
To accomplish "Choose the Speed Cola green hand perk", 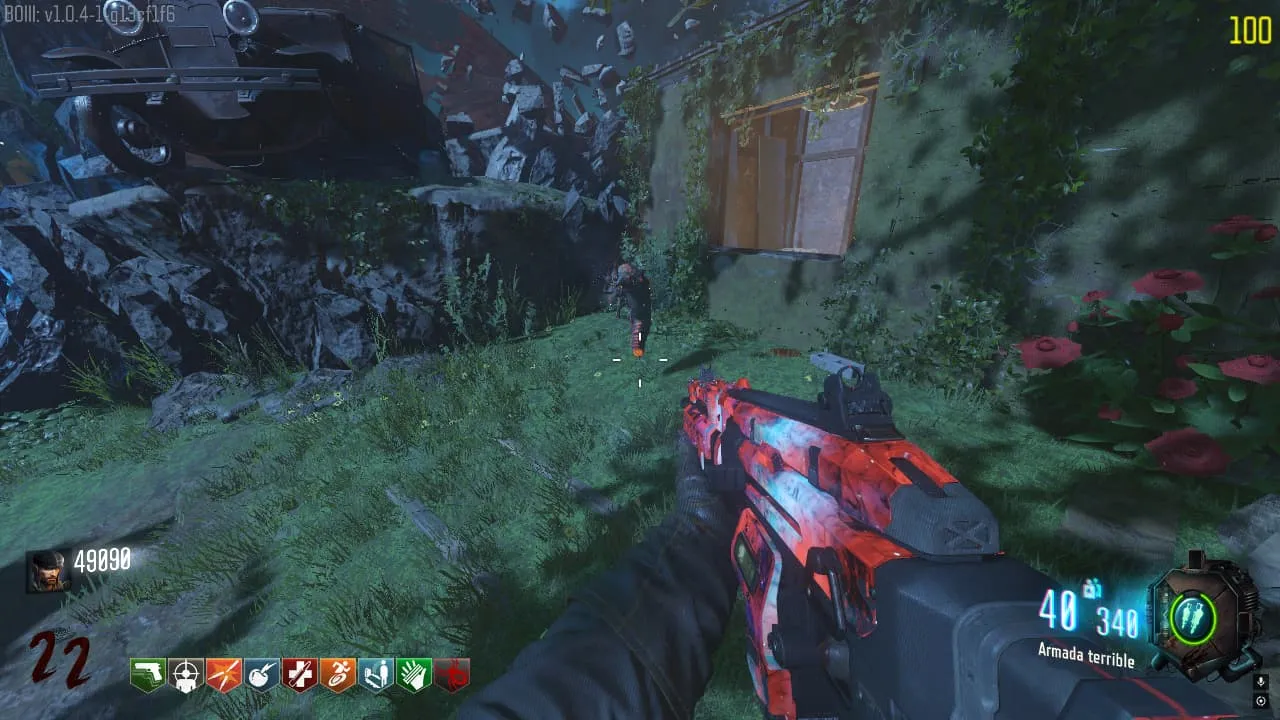I will (413, 675).
